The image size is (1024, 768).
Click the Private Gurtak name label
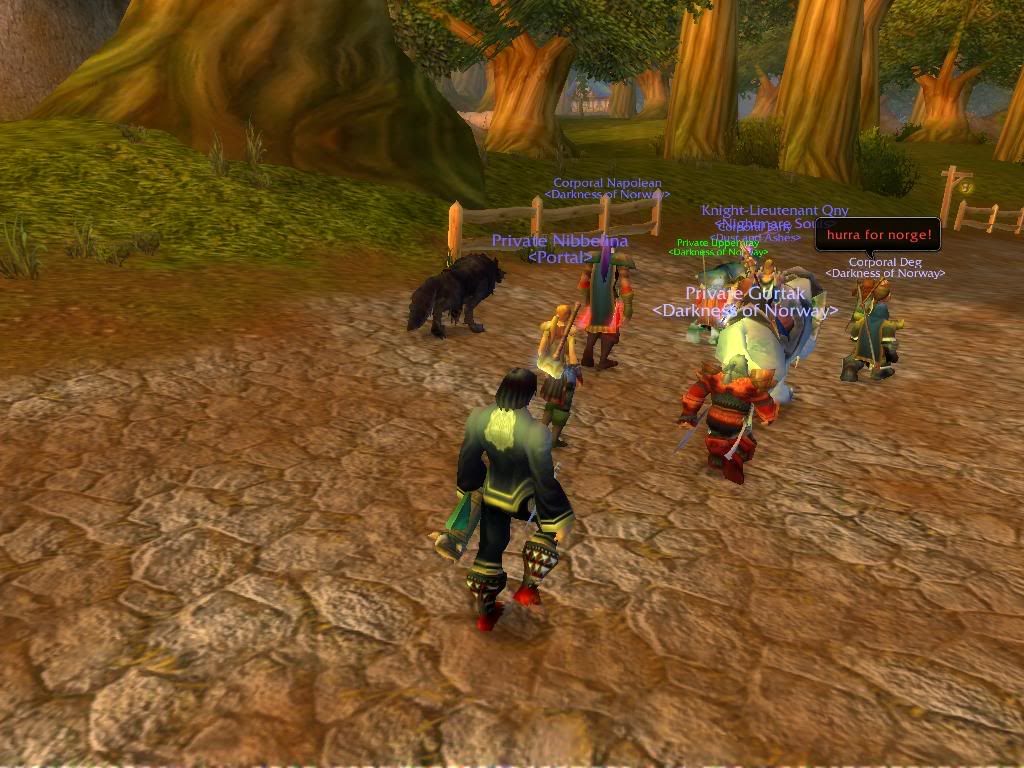[x=745, y=294]
